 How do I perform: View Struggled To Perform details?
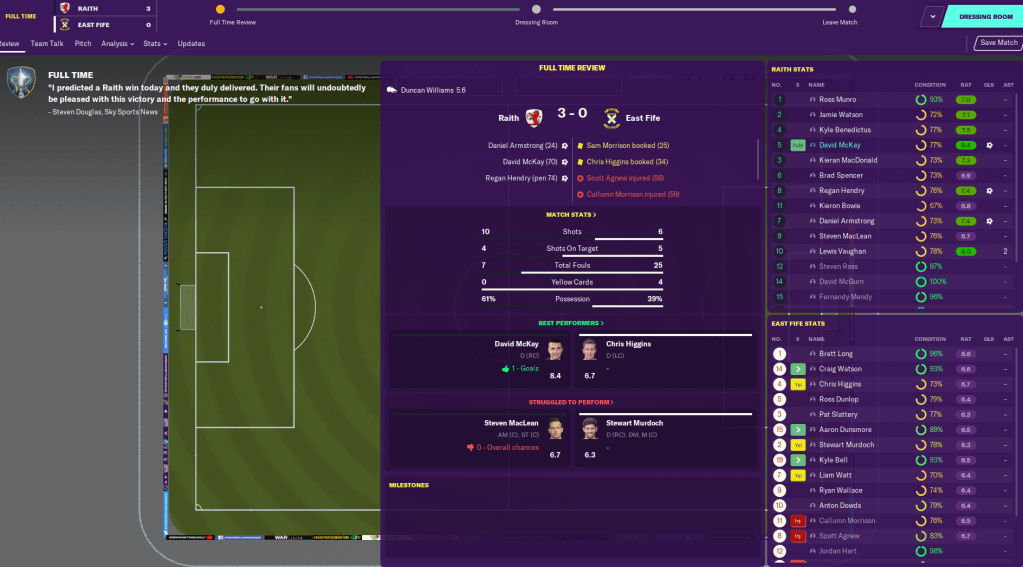coord(571,402)
